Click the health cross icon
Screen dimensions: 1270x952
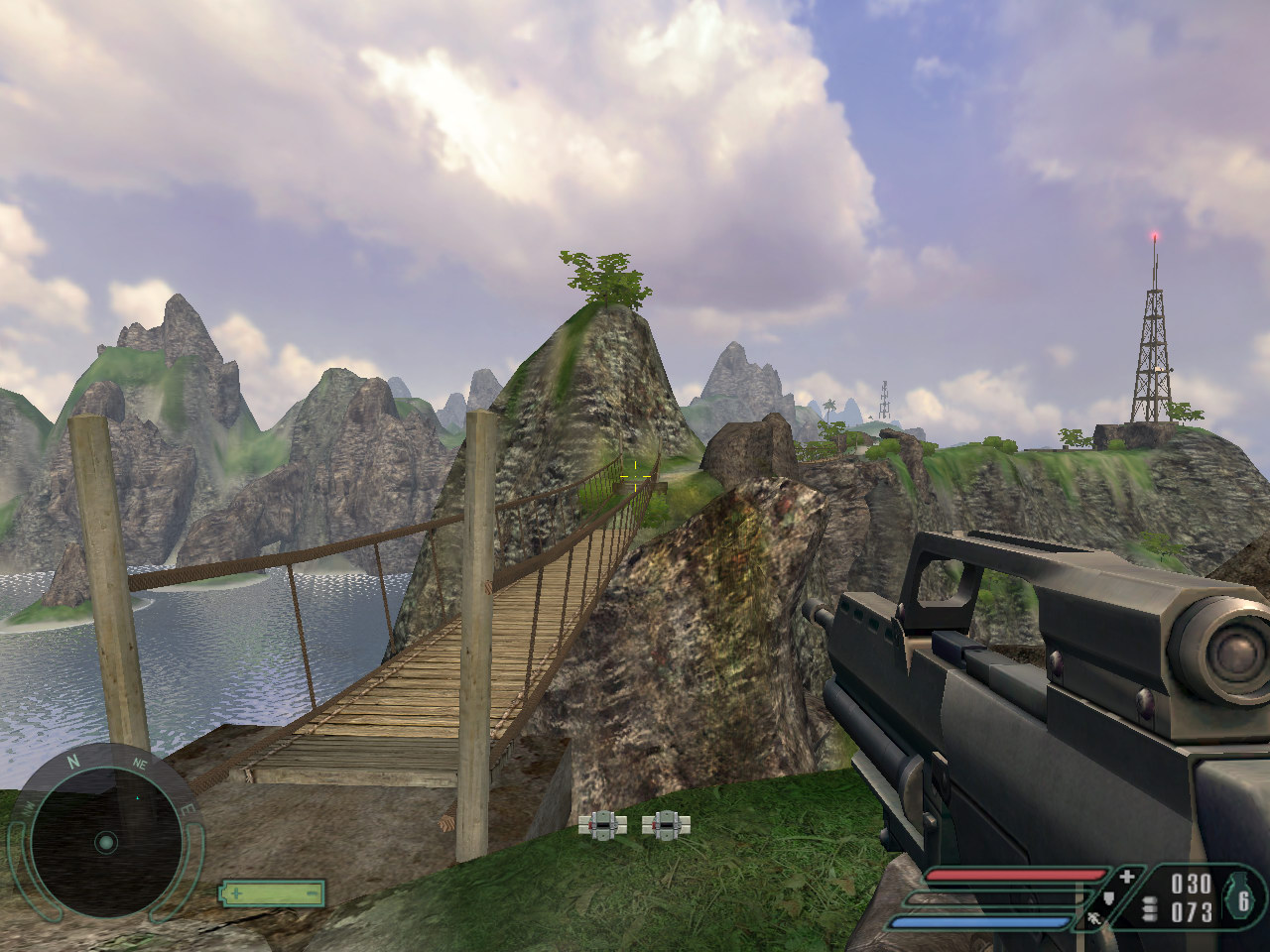click(1127, 877)
